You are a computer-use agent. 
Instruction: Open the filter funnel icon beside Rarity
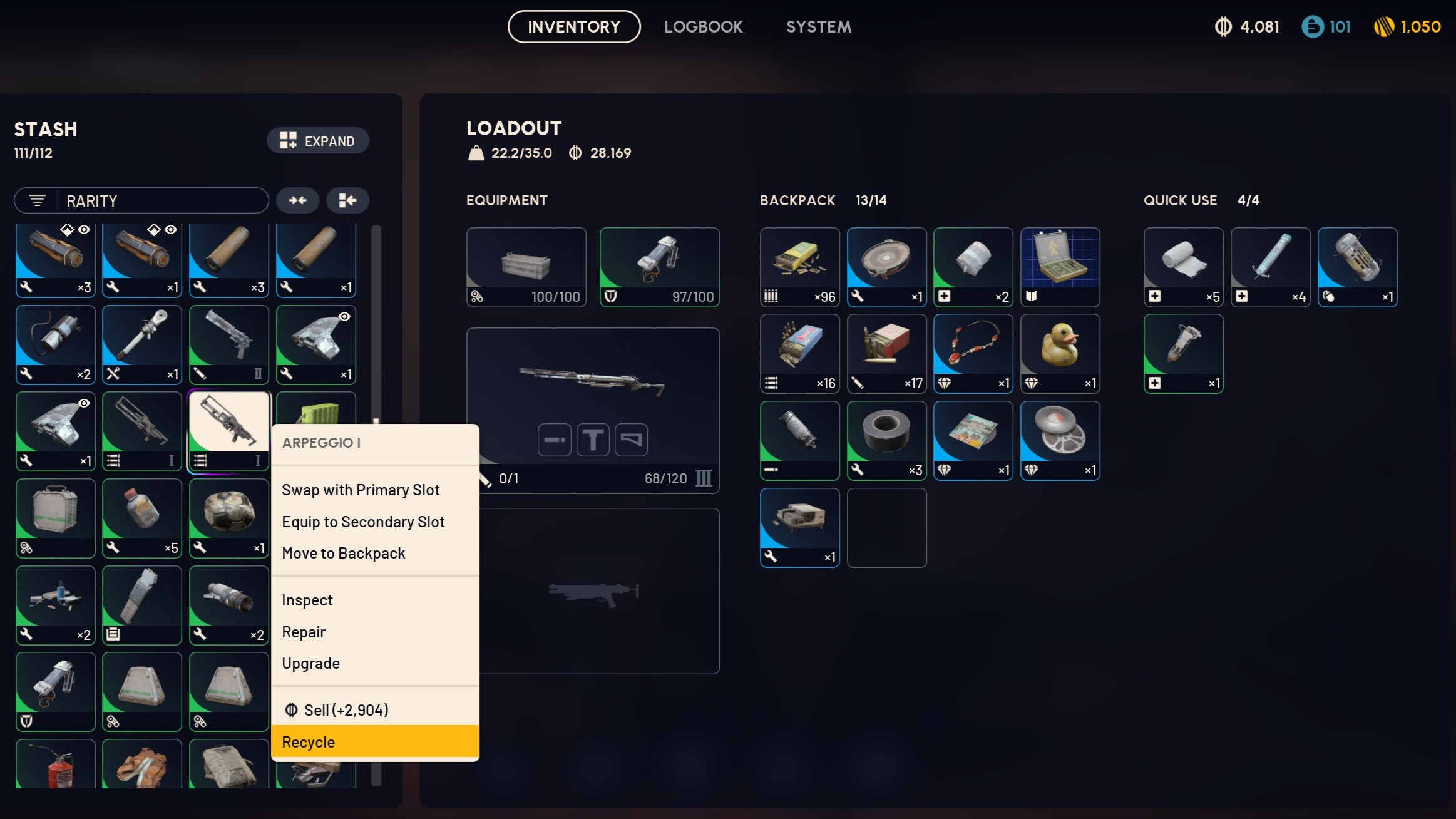(x=38, y=200)
